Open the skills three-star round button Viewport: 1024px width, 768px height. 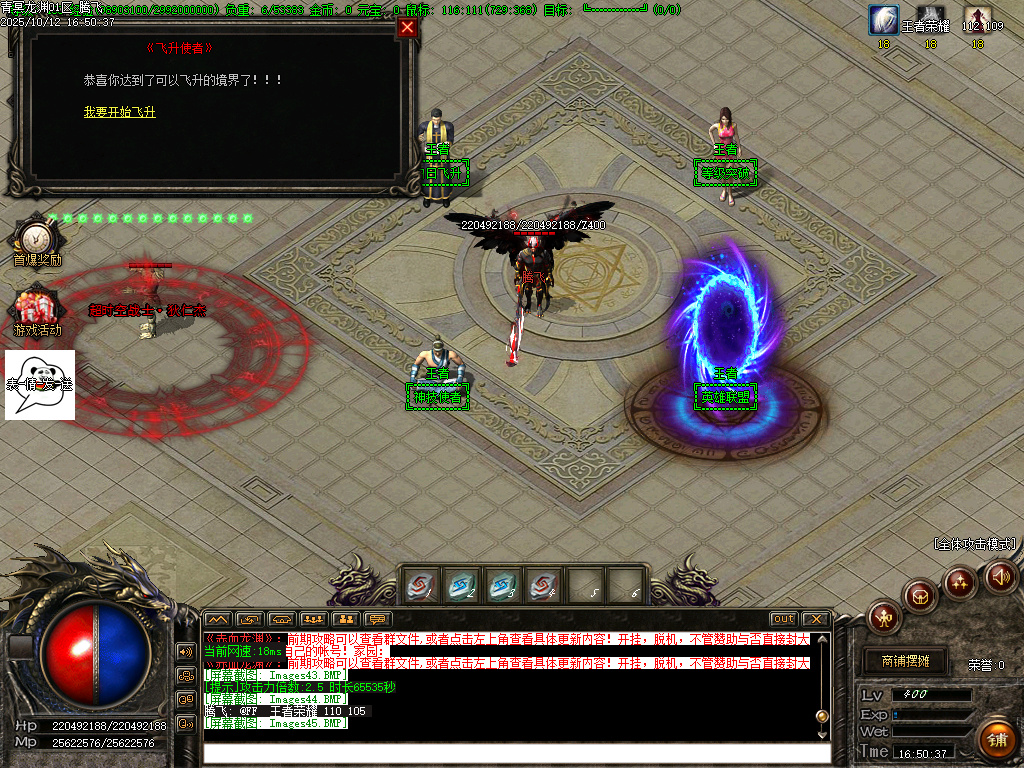click(960, 581)
